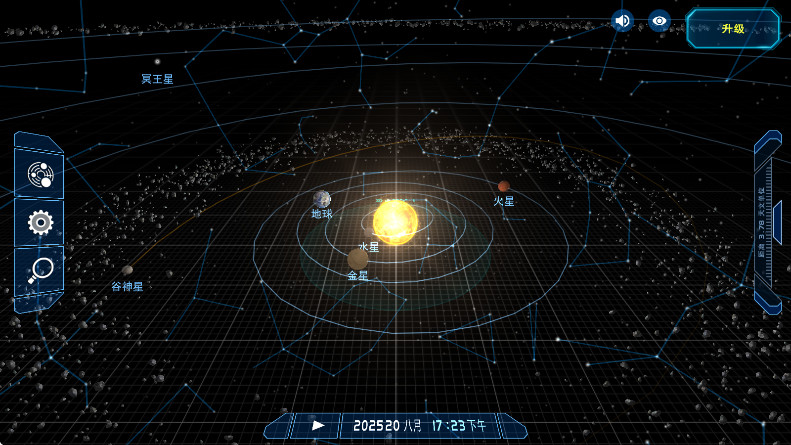Select the 冥王星 label
Screen dimensions: 791x445
pos(157,78)
